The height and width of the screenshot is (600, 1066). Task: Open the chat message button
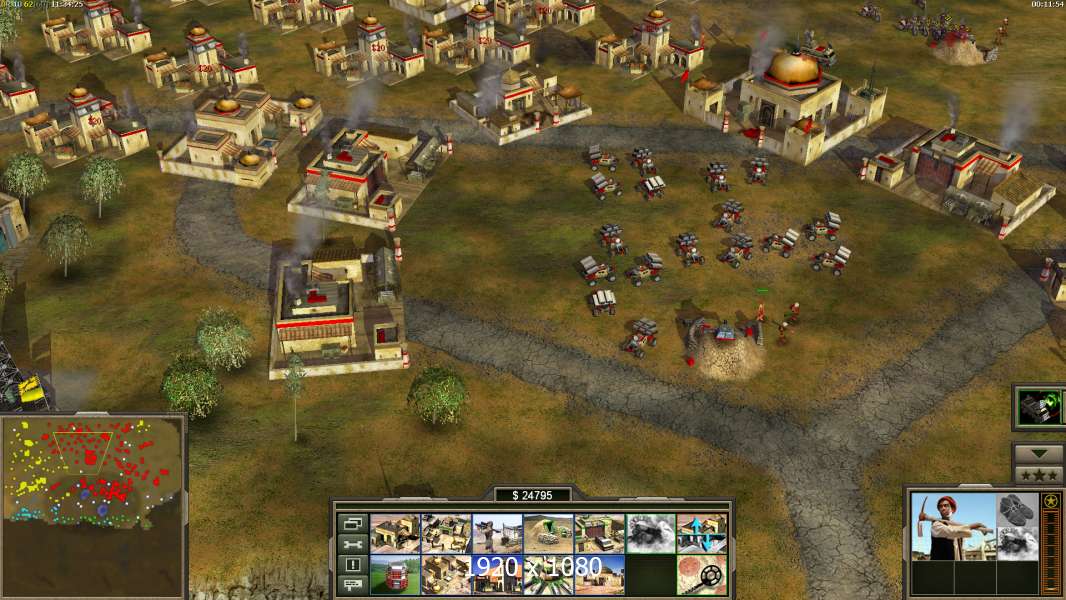click(x=351, y=585)
